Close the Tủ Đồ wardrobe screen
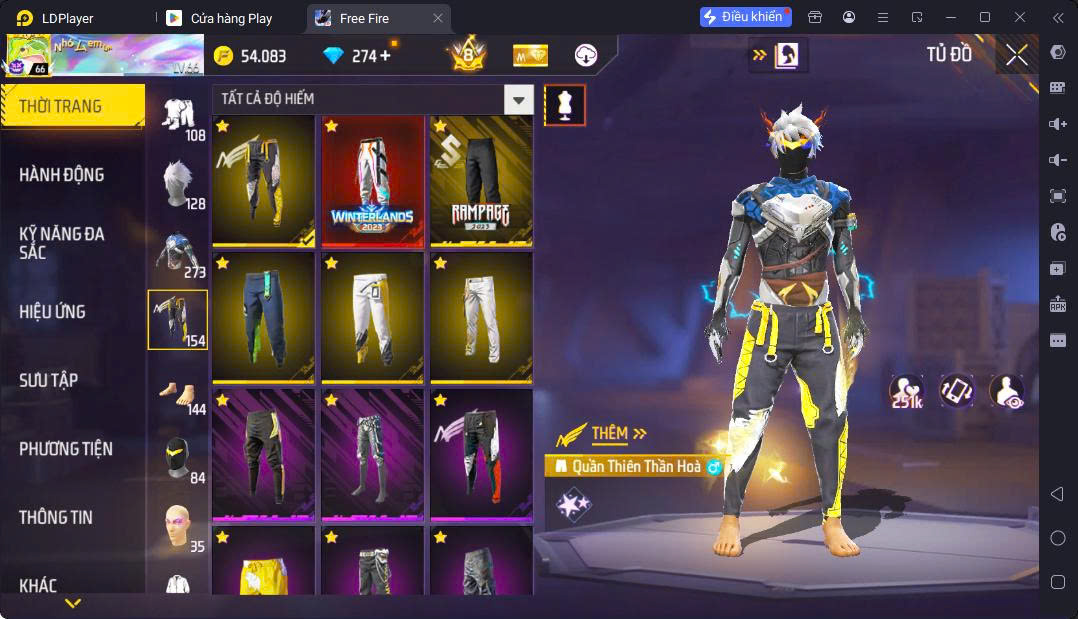The height and width of the screenshot is (619, 1078). click(x=1017, y=55)
